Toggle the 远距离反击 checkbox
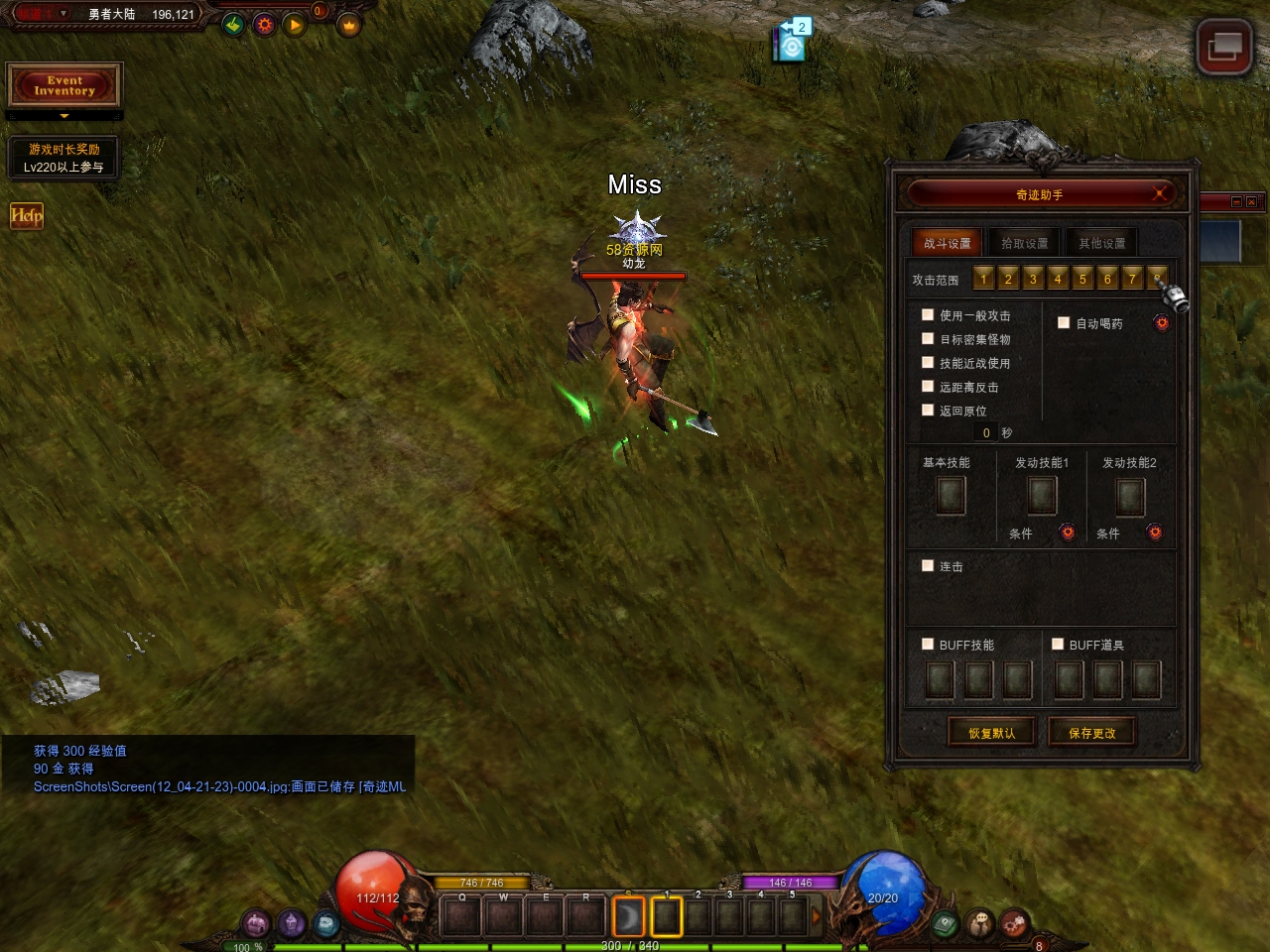 tap(928, 387)
